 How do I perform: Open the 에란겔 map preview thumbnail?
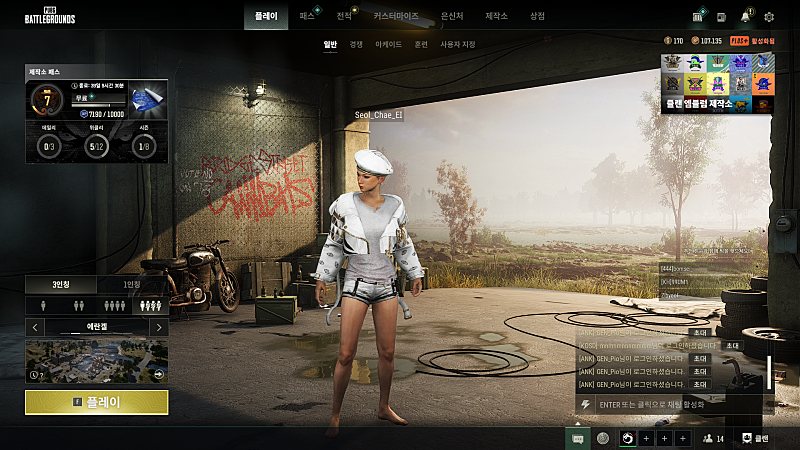[x=96, y=360]
